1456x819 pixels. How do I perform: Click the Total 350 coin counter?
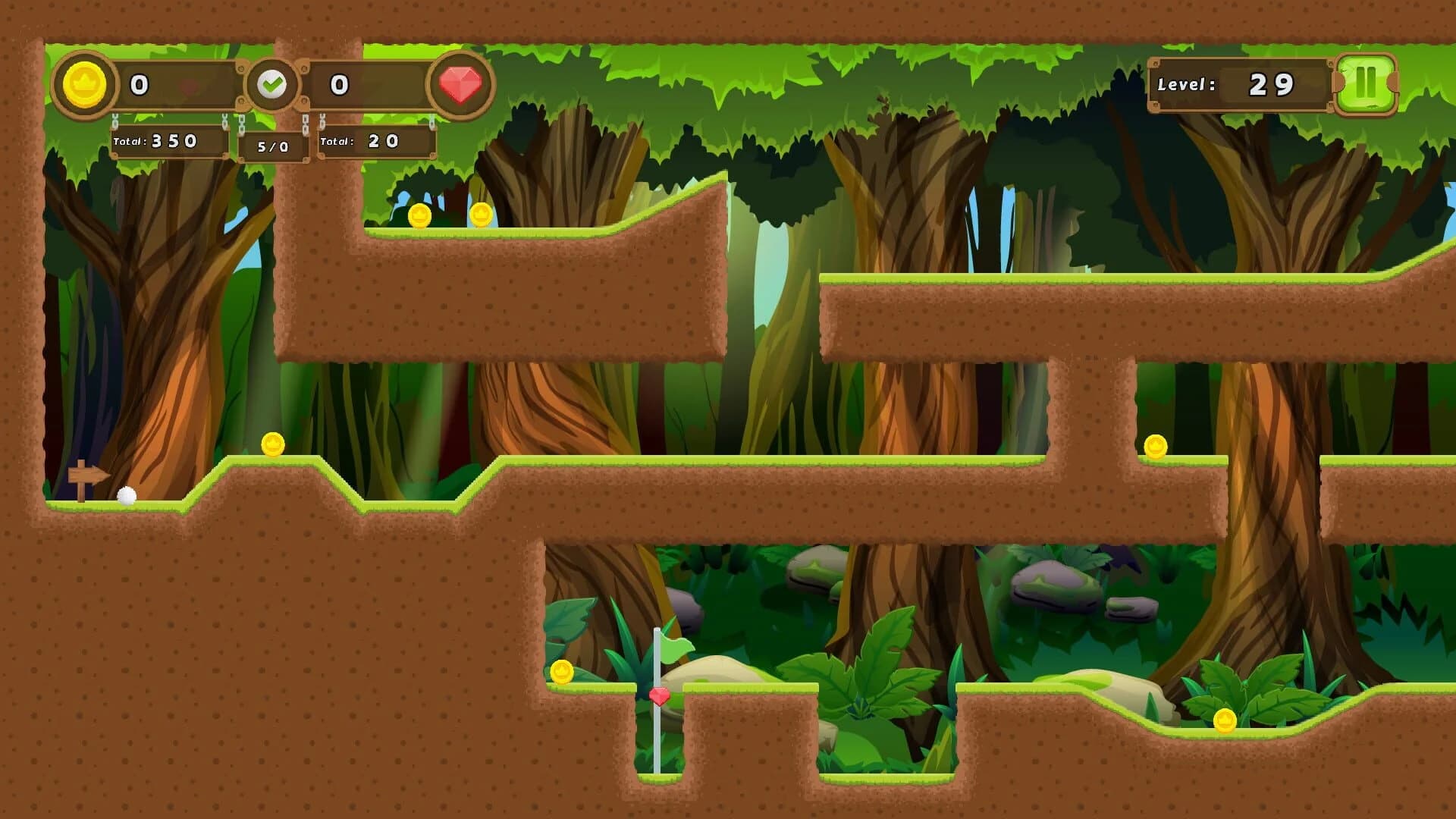click(168, 141)
